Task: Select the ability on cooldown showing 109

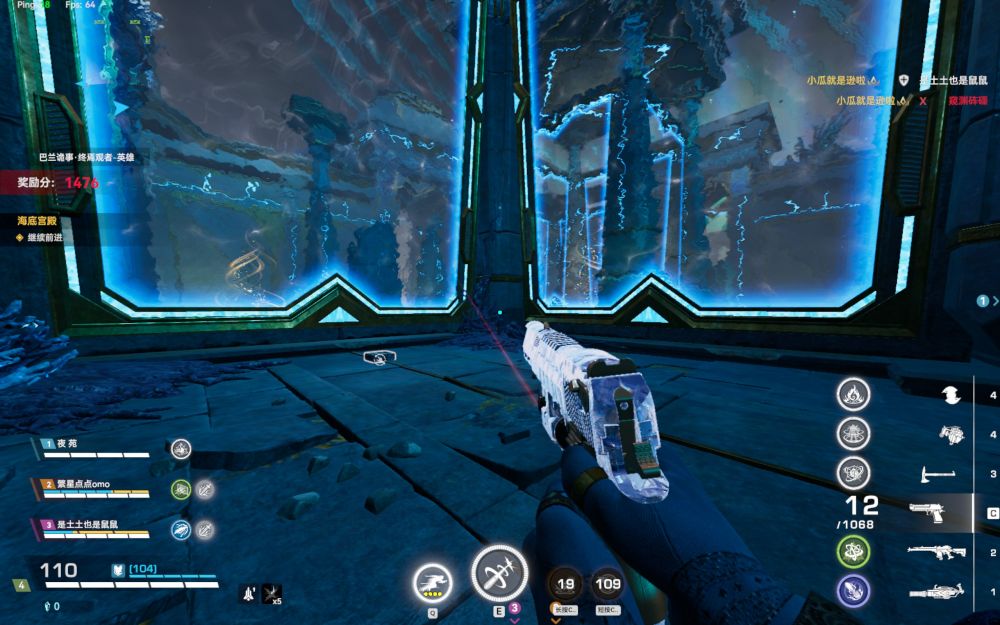Action: pyautogui.click(x=607, y=584)
